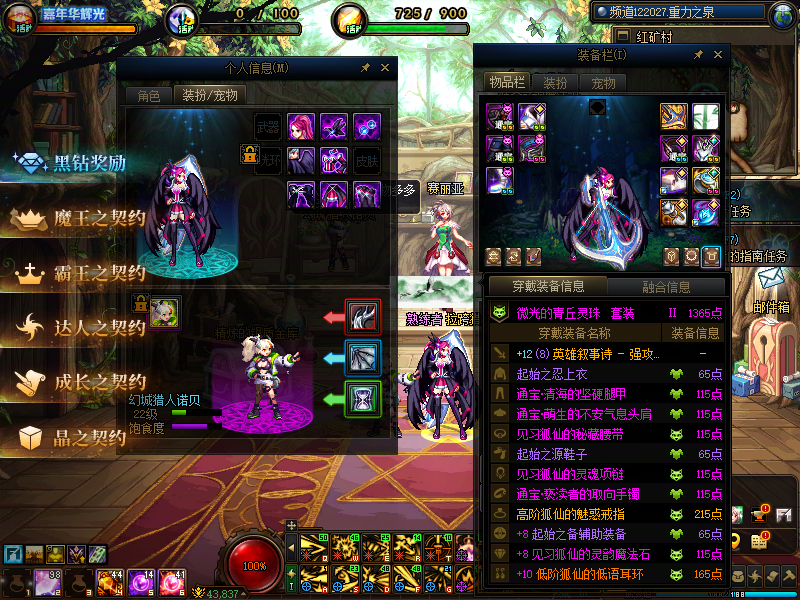Switch to the 角色 tab
Image resolution: width=800 pixels, height=600 pixels.
click(x=148, y=96)
